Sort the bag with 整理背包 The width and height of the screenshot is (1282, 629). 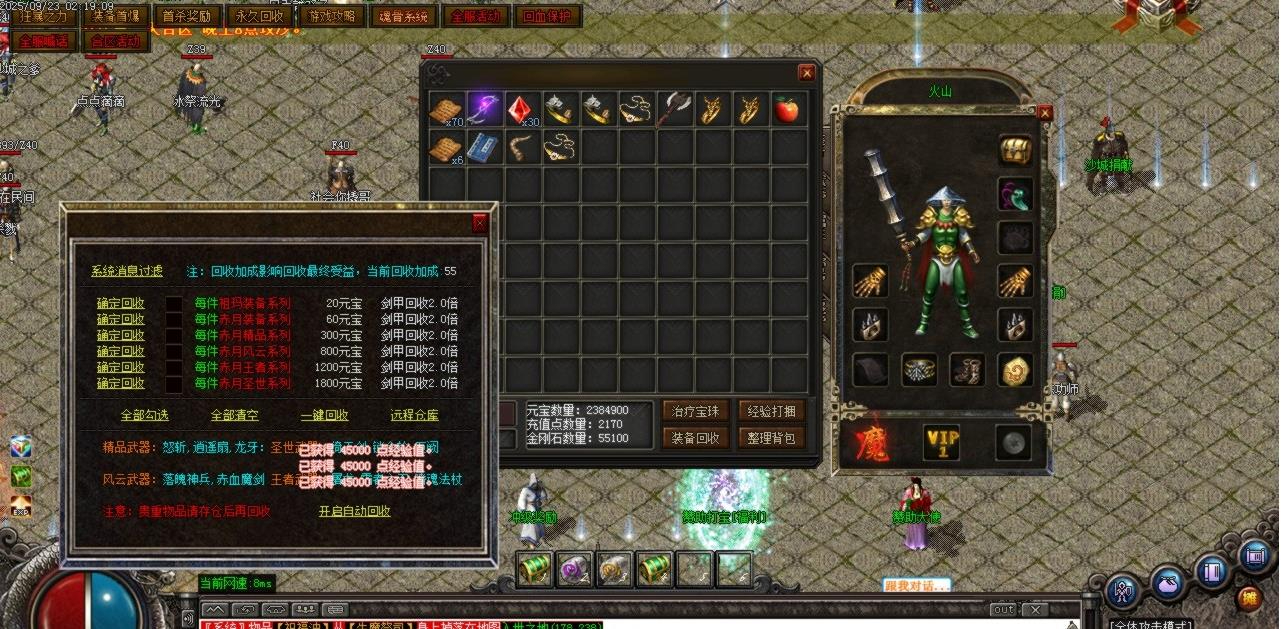[x=770, y=437]
